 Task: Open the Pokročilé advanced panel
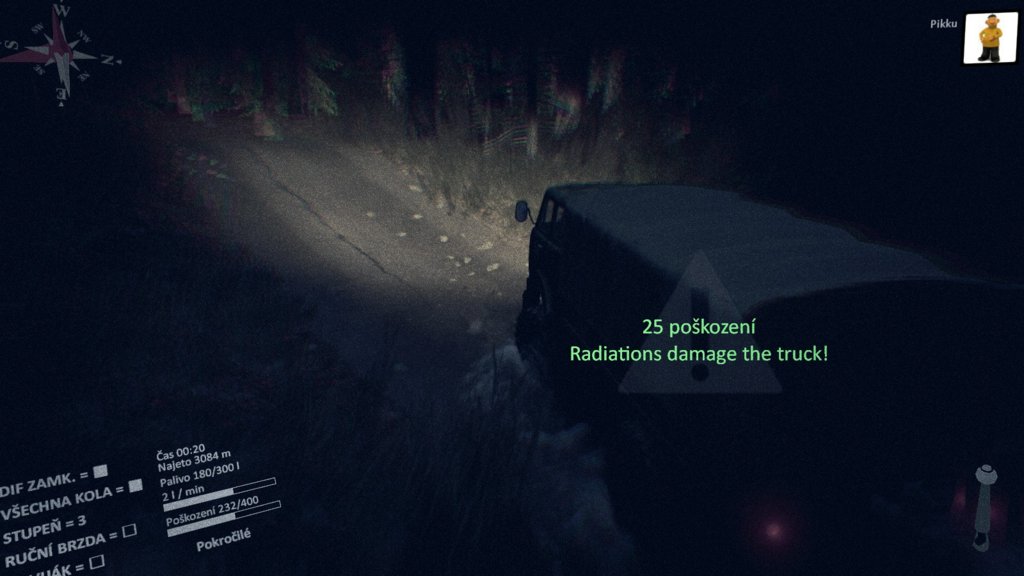pyautogui.click(x=223, y=535)
